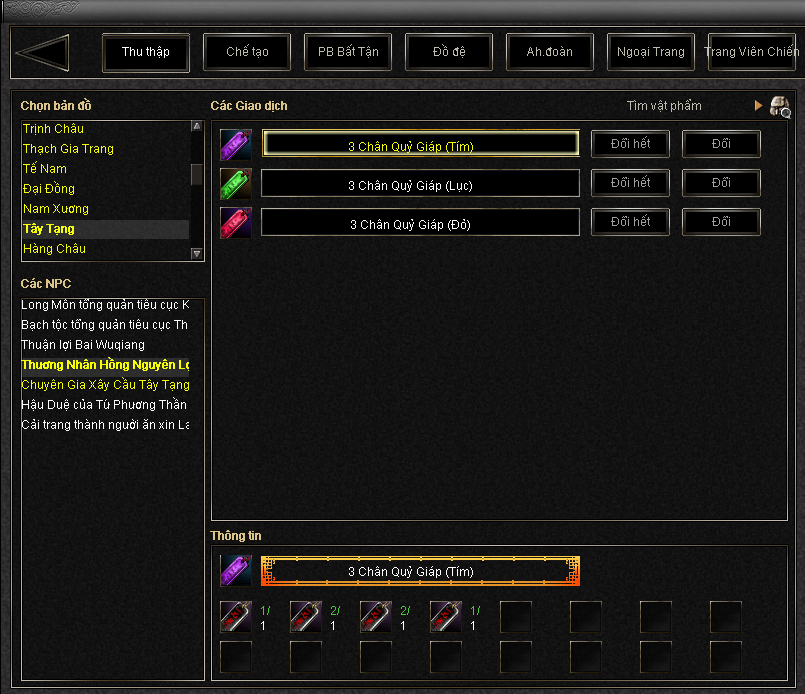Show the Ngoại Trang tab

(x=651, y=52)
